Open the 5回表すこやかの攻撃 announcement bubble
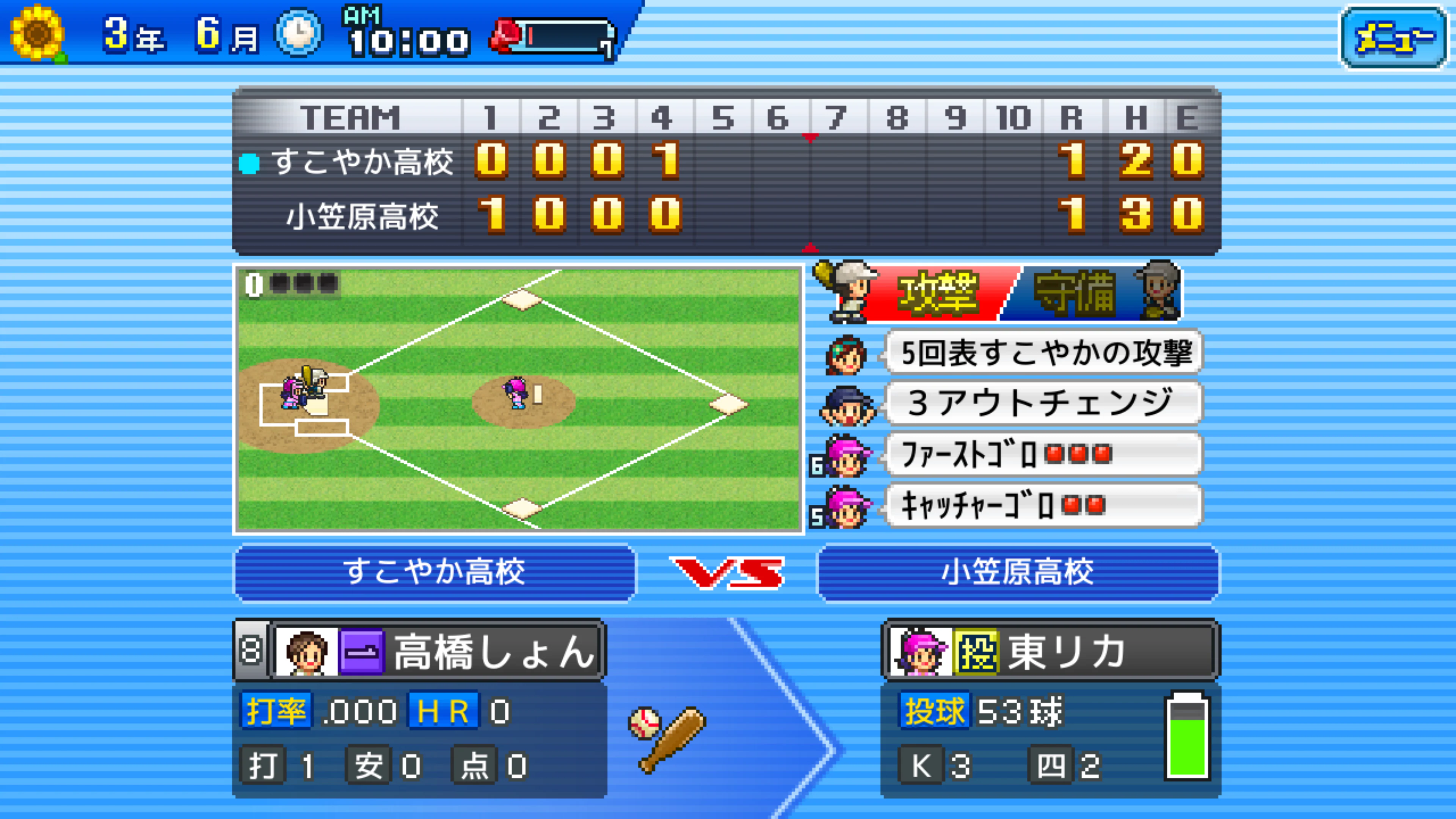This screenshot has width=1456, height=819. 1043,353
